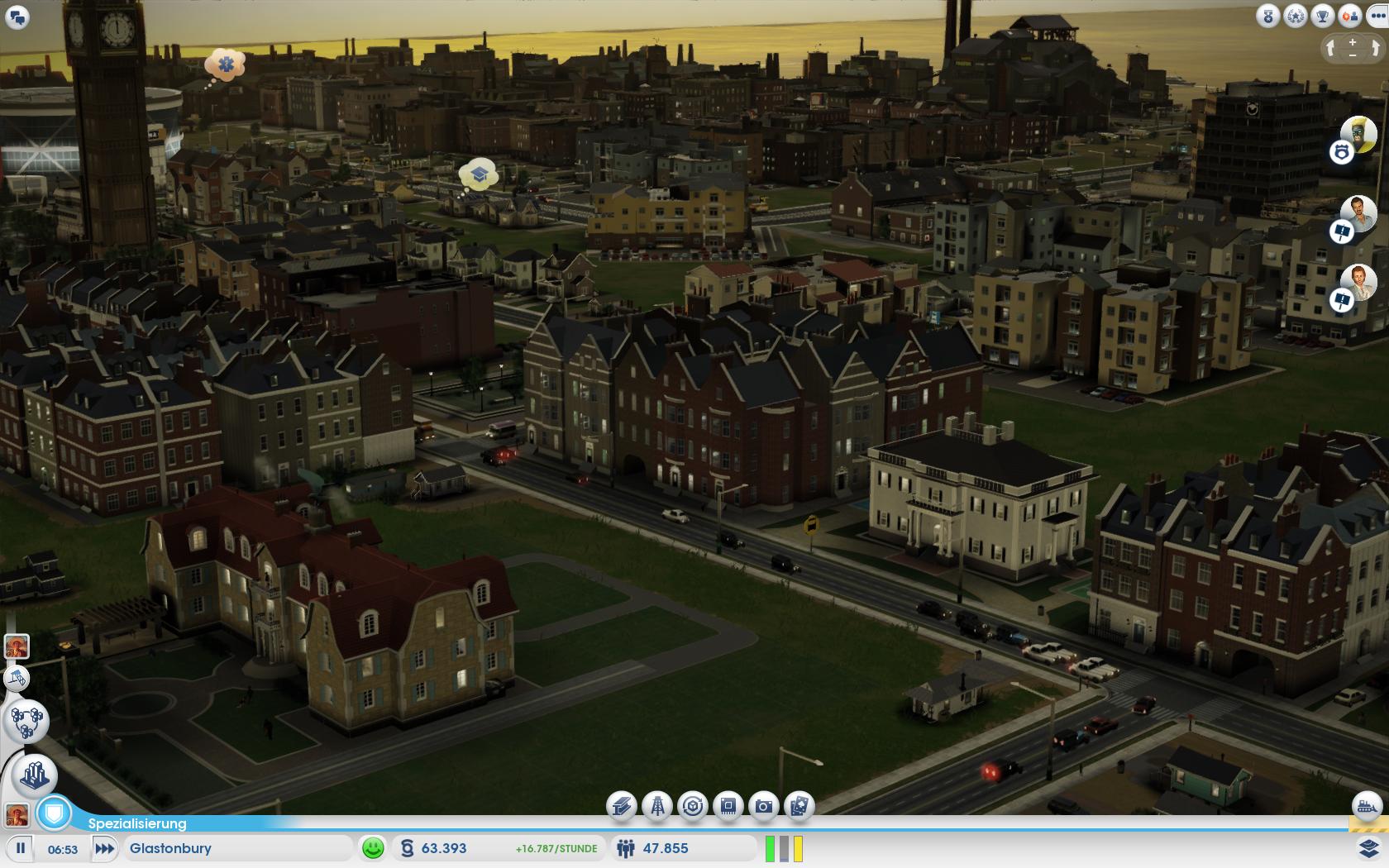This screenshot has height=868, width=1389.
Task: Speed up time with the fast-forward button
Action: pyautogui.click(x=104, y=848)
